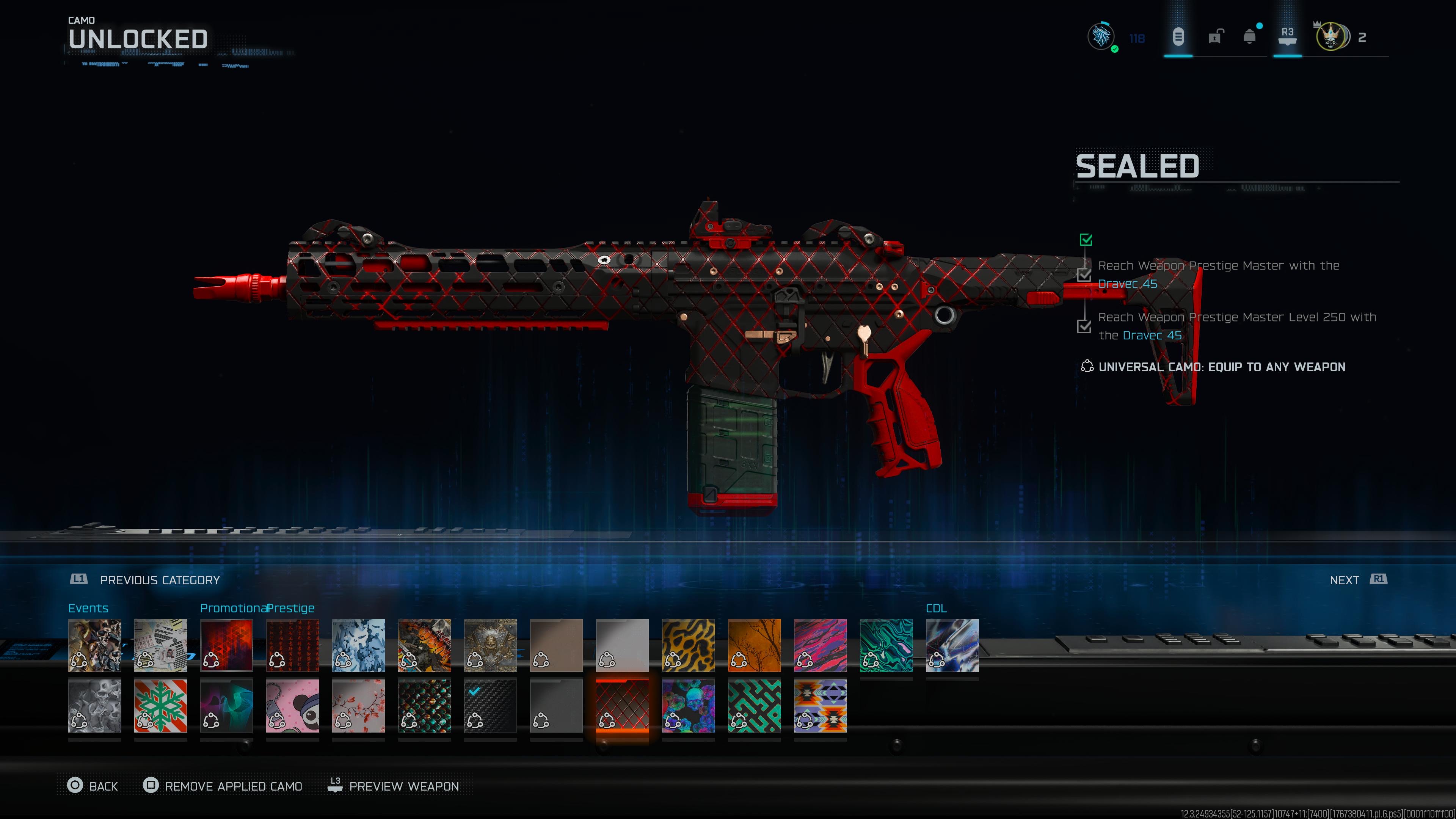Viewport: 1456px width, 819px height.
Task: Open the crowned skull player profile
Action: (x=1330, y=37)
